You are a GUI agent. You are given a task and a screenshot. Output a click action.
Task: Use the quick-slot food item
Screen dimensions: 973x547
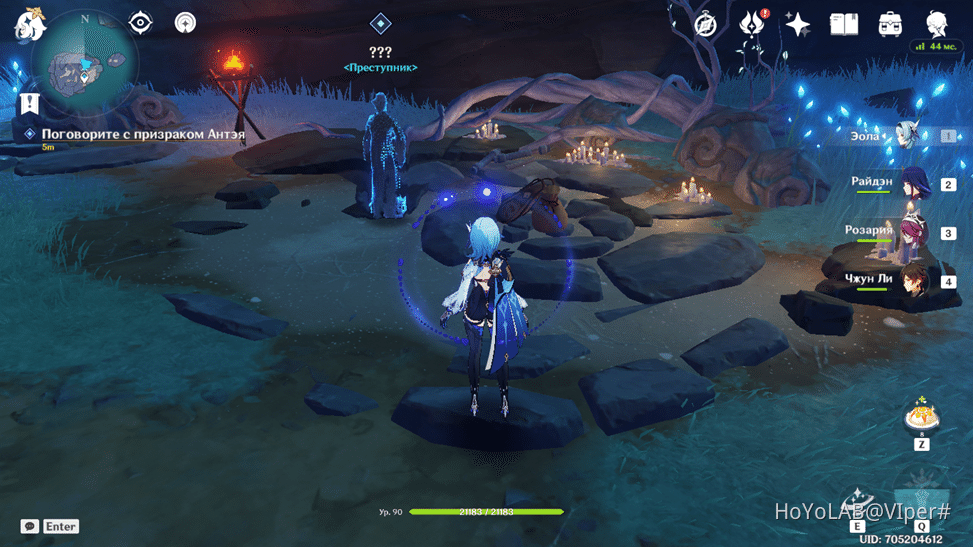[921, 416]
